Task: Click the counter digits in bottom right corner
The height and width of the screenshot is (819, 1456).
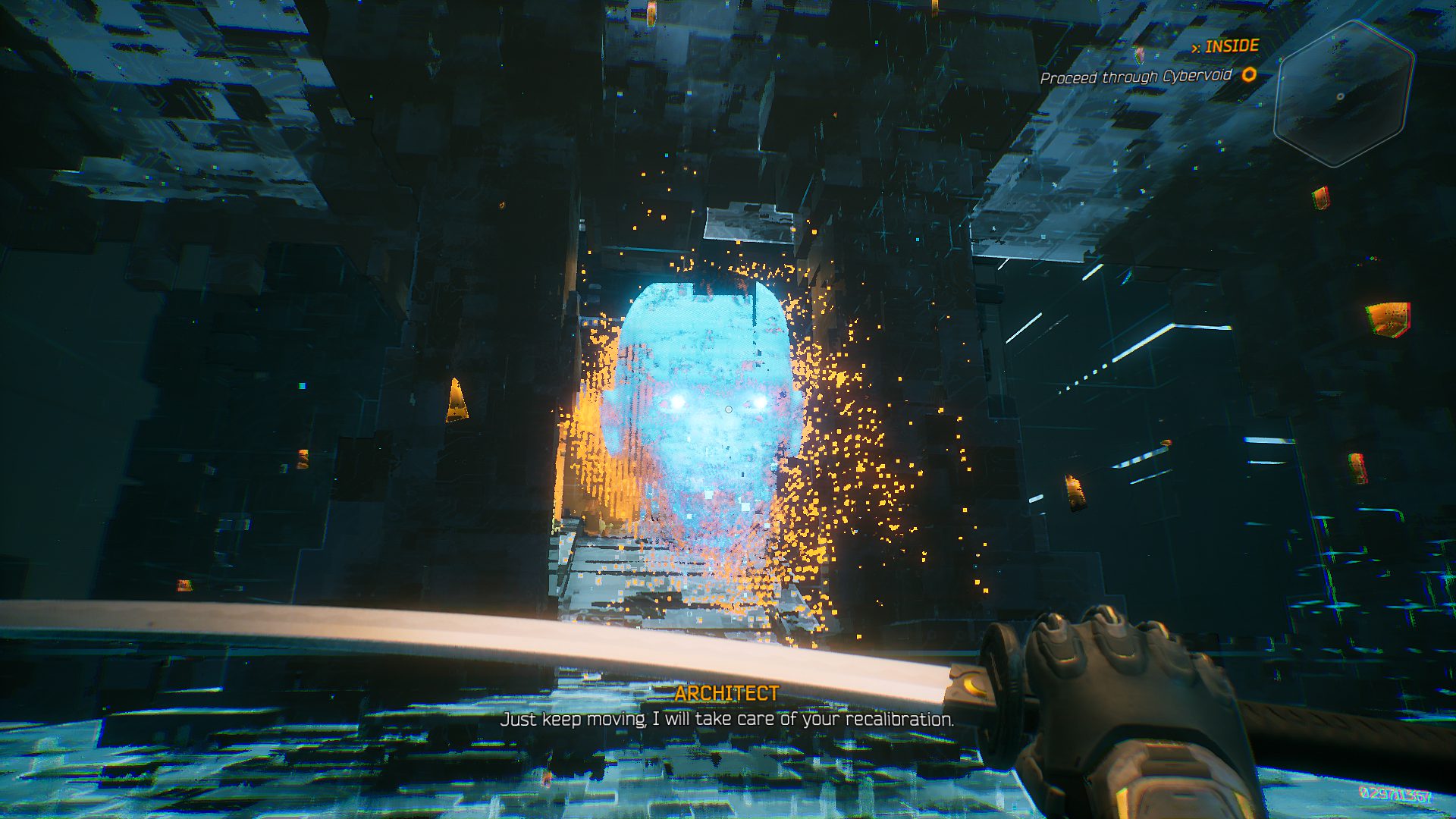Action: [1398, 795]
